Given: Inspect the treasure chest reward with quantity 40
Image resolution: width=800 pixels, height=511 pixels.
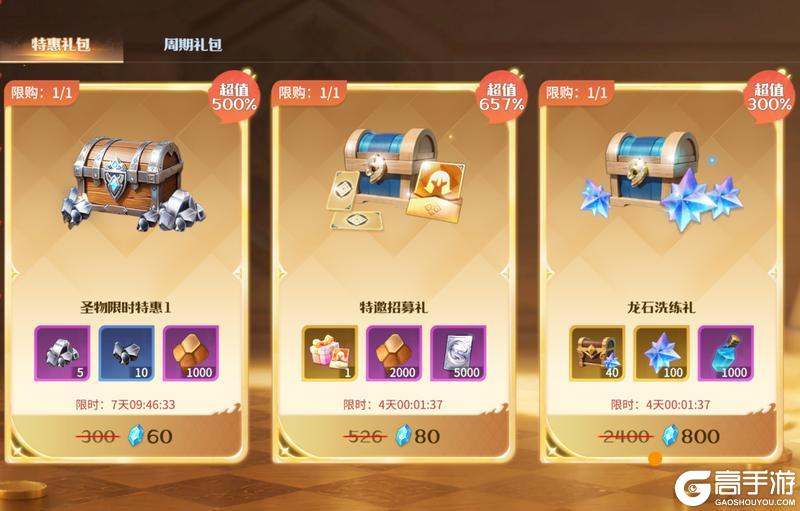Looking at the screenshot, I should (x=597, y=353).
